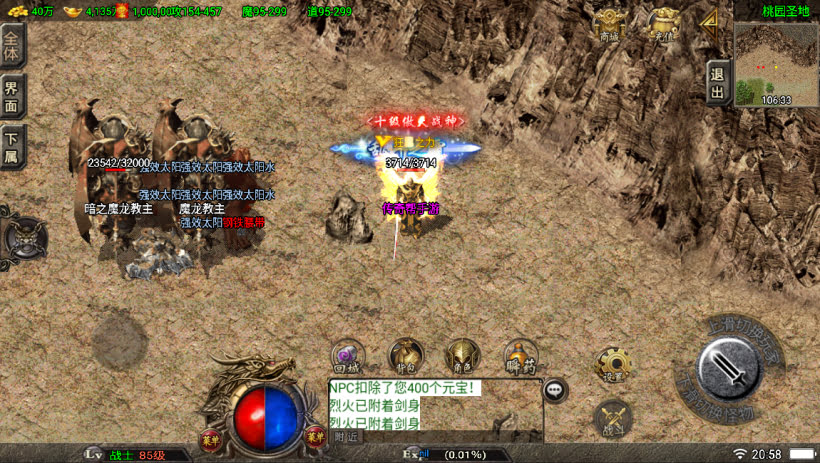Tap the virtual joystick pad

[120, 340]
